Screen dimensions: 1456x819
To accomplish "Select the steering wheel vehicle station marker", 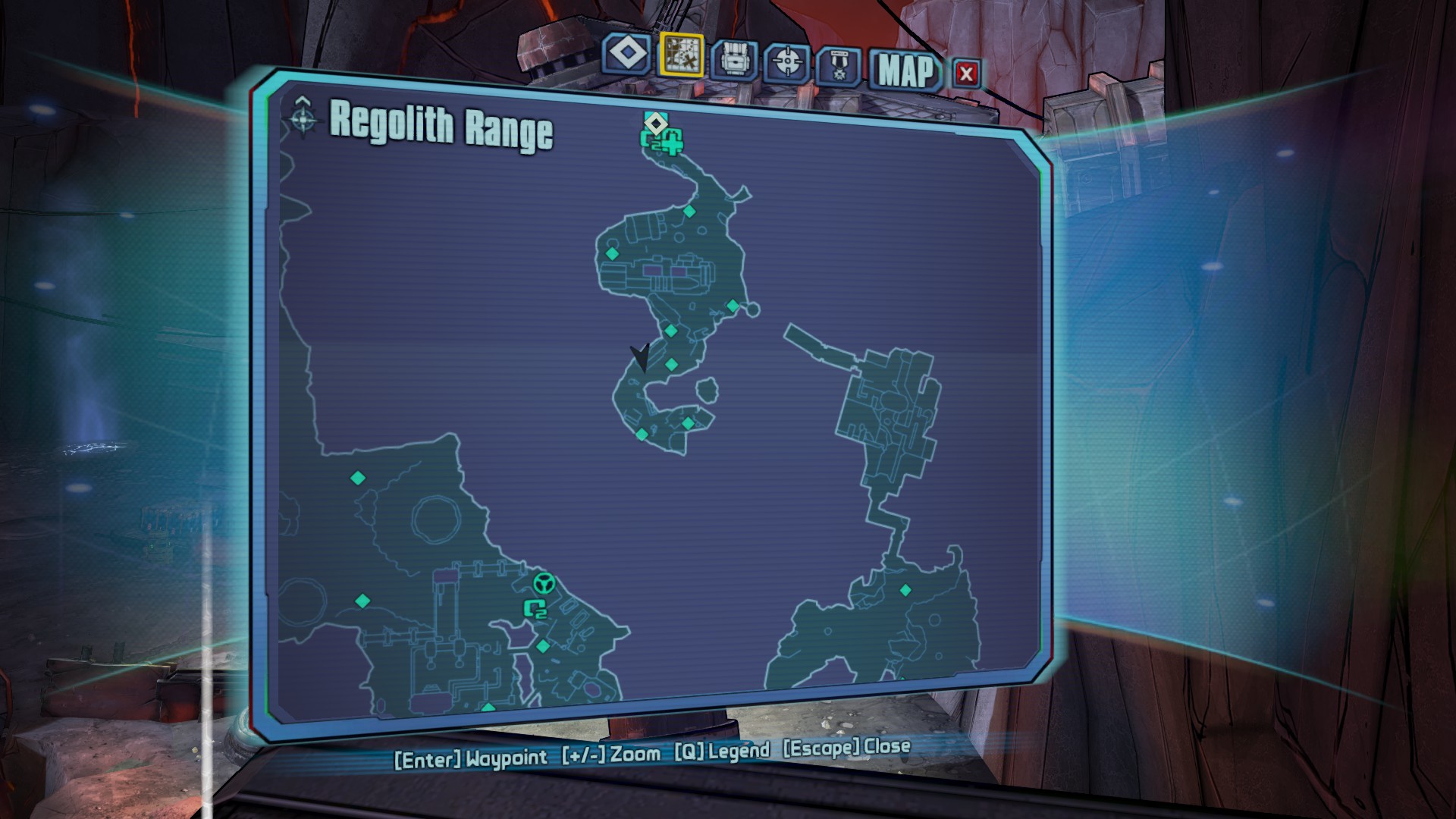I will (544, 583).
